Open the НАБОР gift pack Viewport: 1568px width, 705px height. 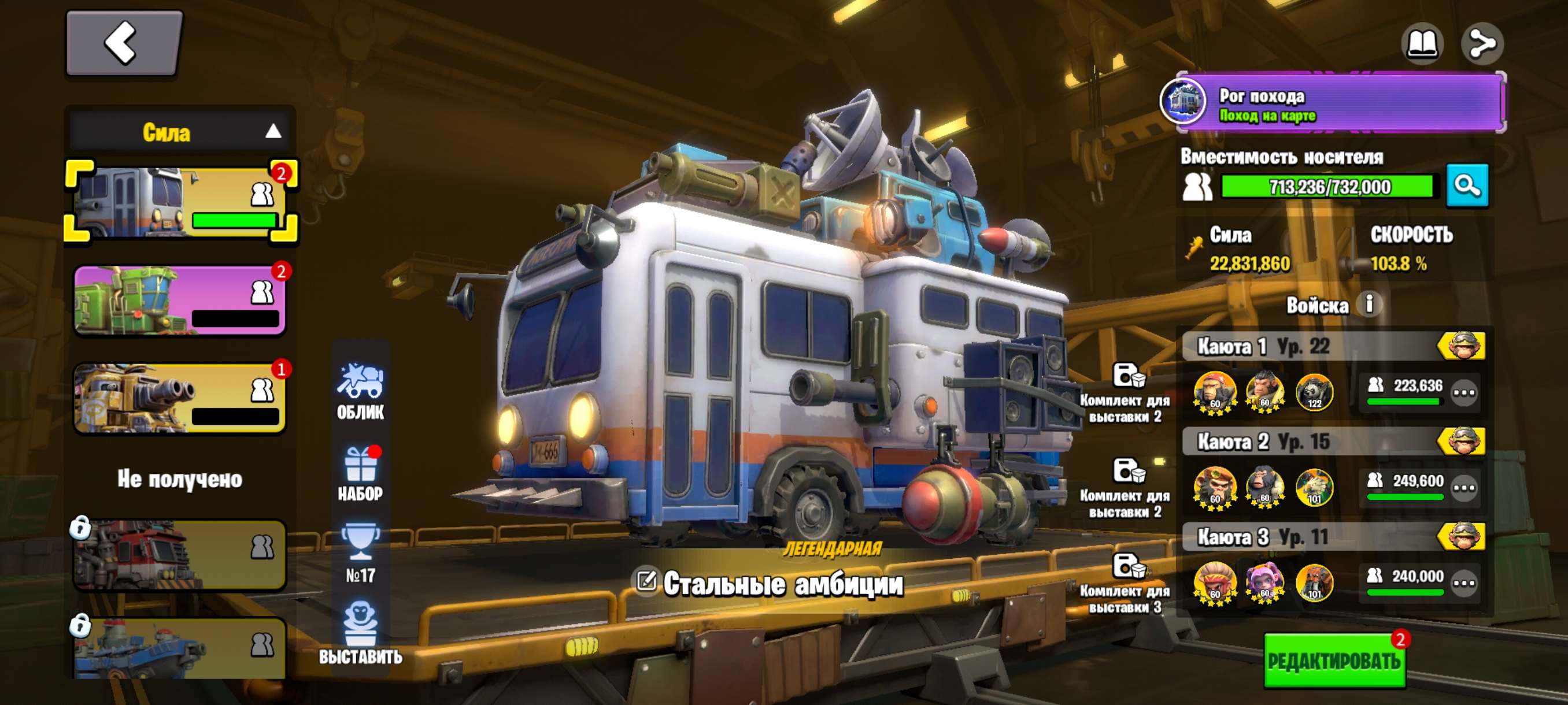point(360,473)
